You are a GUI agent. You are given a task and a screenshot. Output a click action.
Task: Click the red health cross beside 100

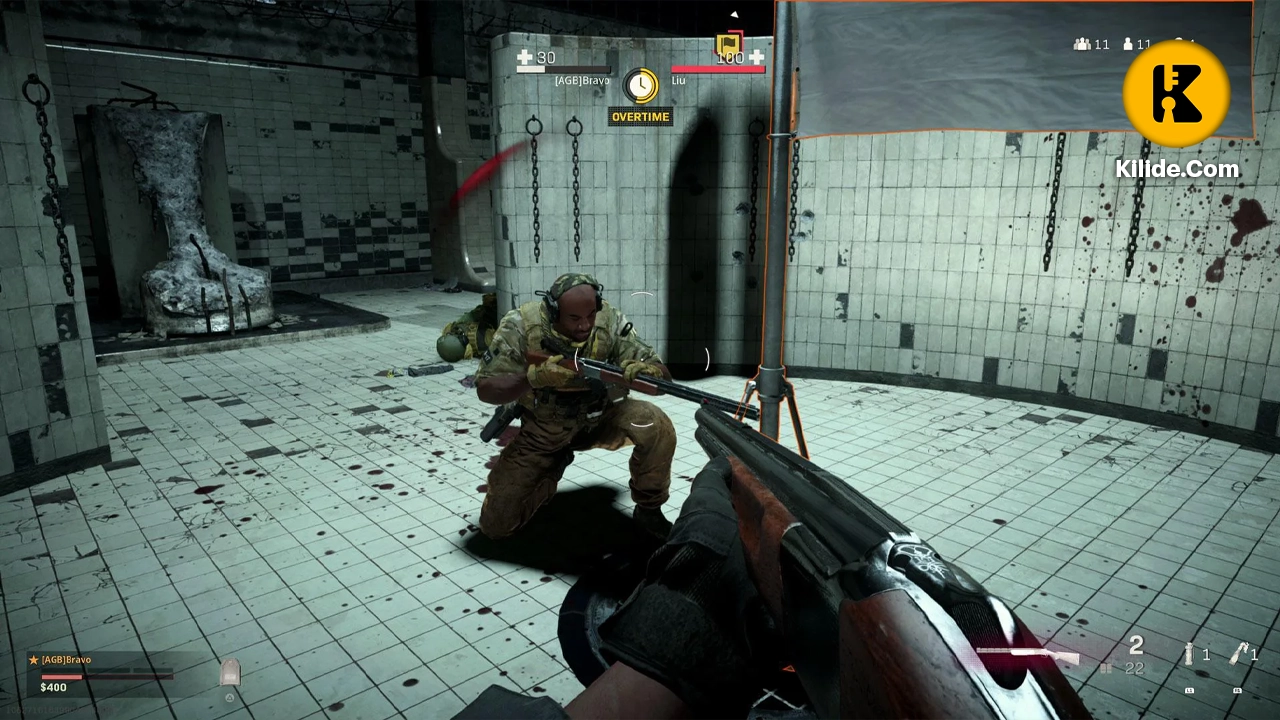point(757,58)
